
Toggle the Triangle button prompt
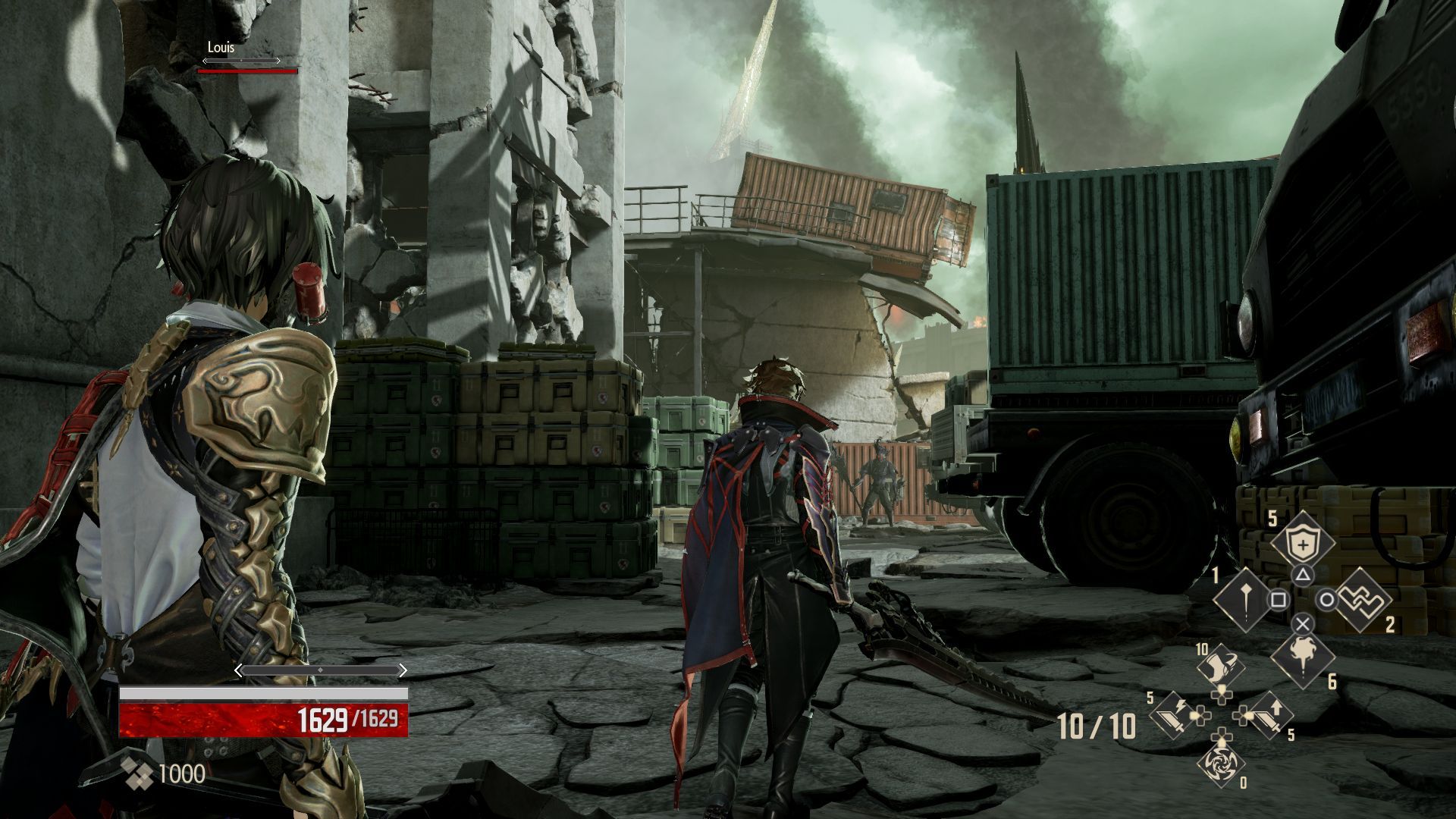point(1302,575)
